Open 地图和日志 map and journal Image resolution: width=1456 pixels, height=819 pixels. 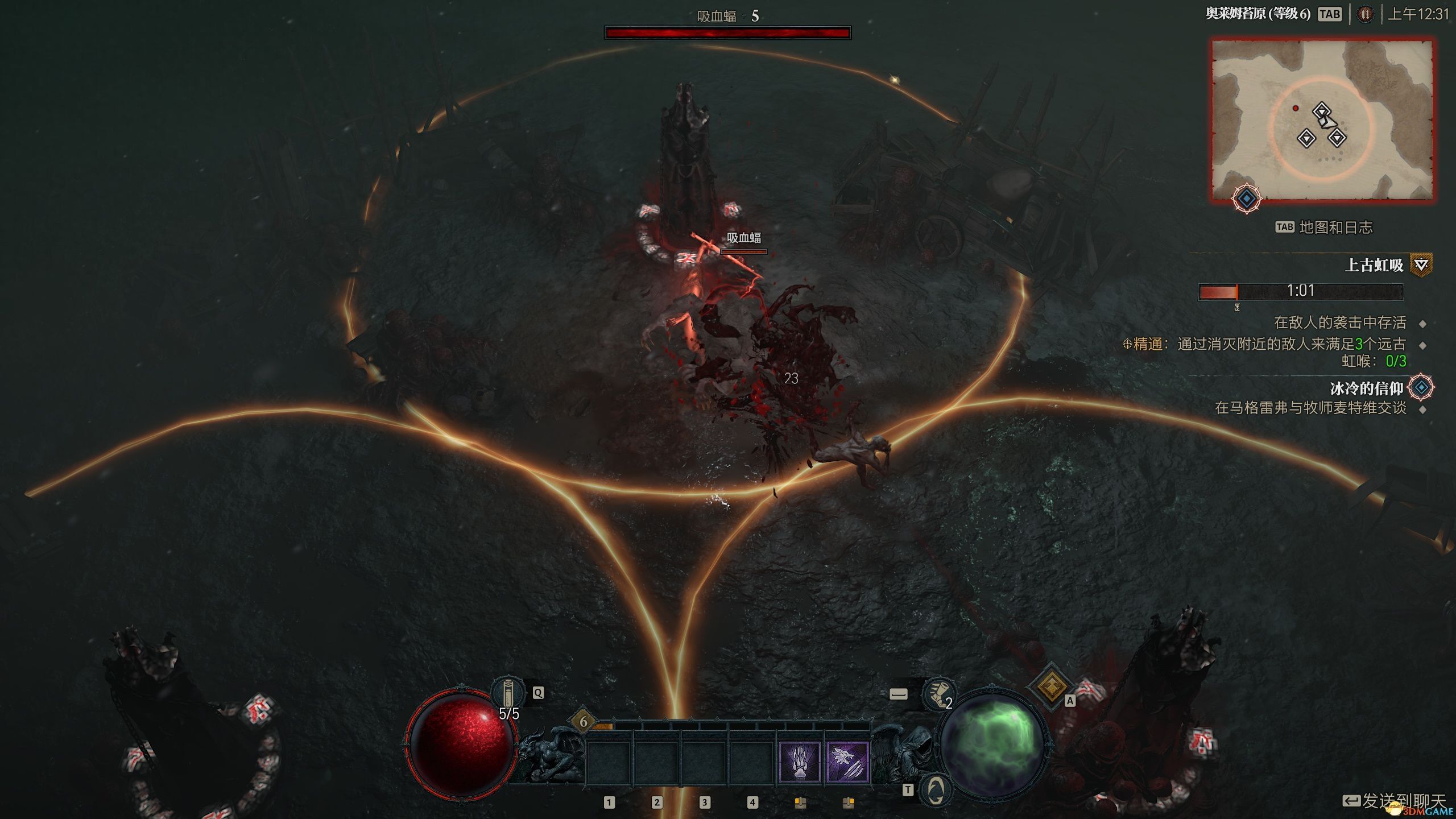1335,227
